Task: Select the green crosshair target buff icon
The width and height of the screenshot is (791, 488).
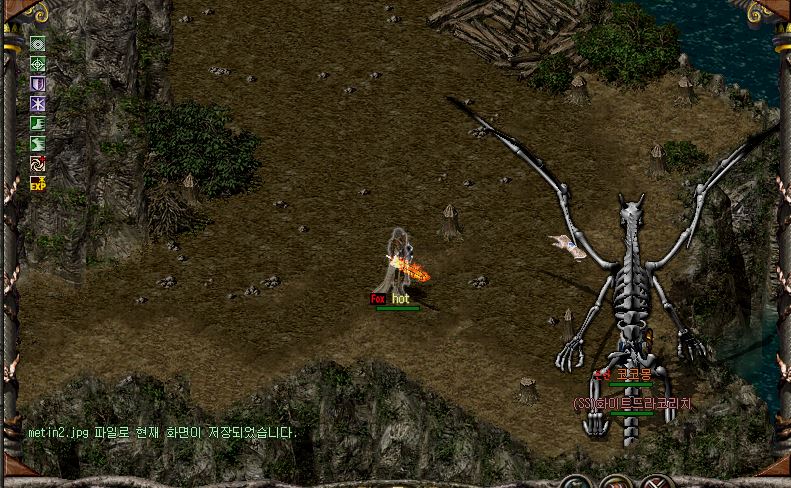Action: click(37, 63)
